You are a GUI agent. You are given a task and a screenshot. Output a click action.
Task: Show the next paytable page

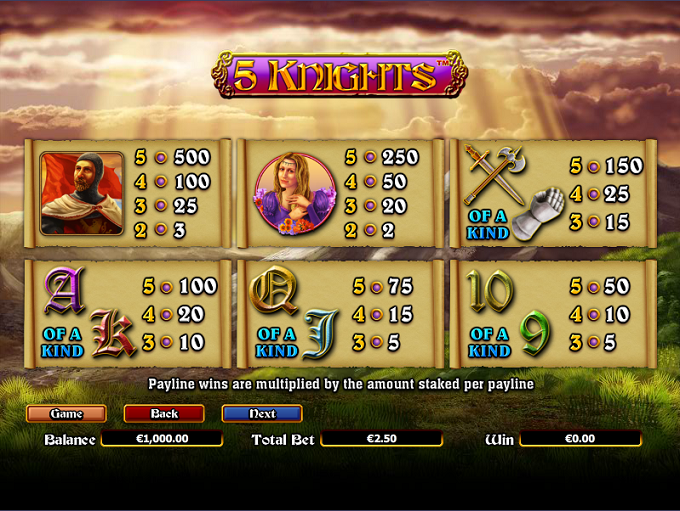pos(261,413)
